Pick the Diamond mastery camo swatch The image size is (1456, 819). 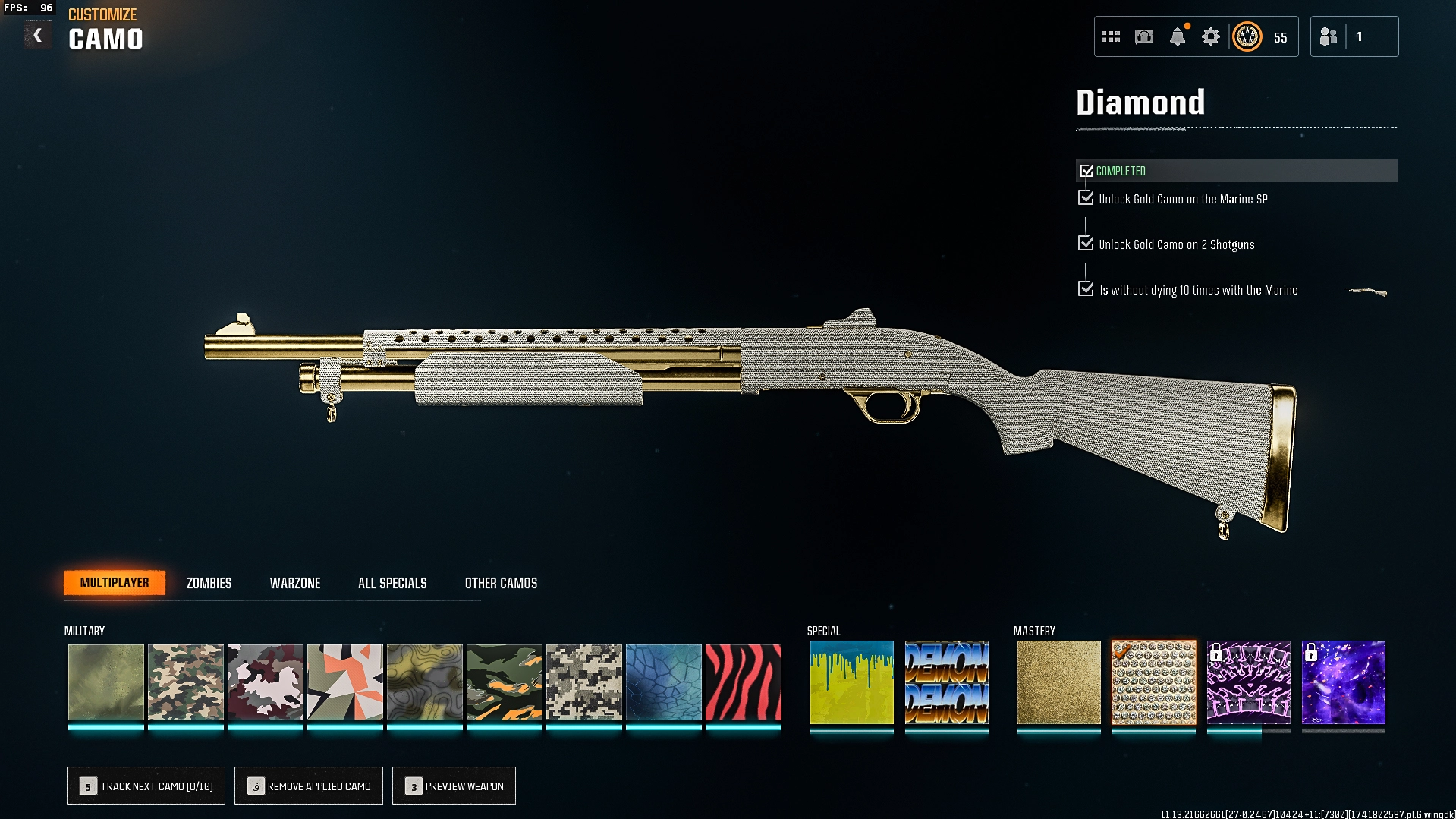1153,682
